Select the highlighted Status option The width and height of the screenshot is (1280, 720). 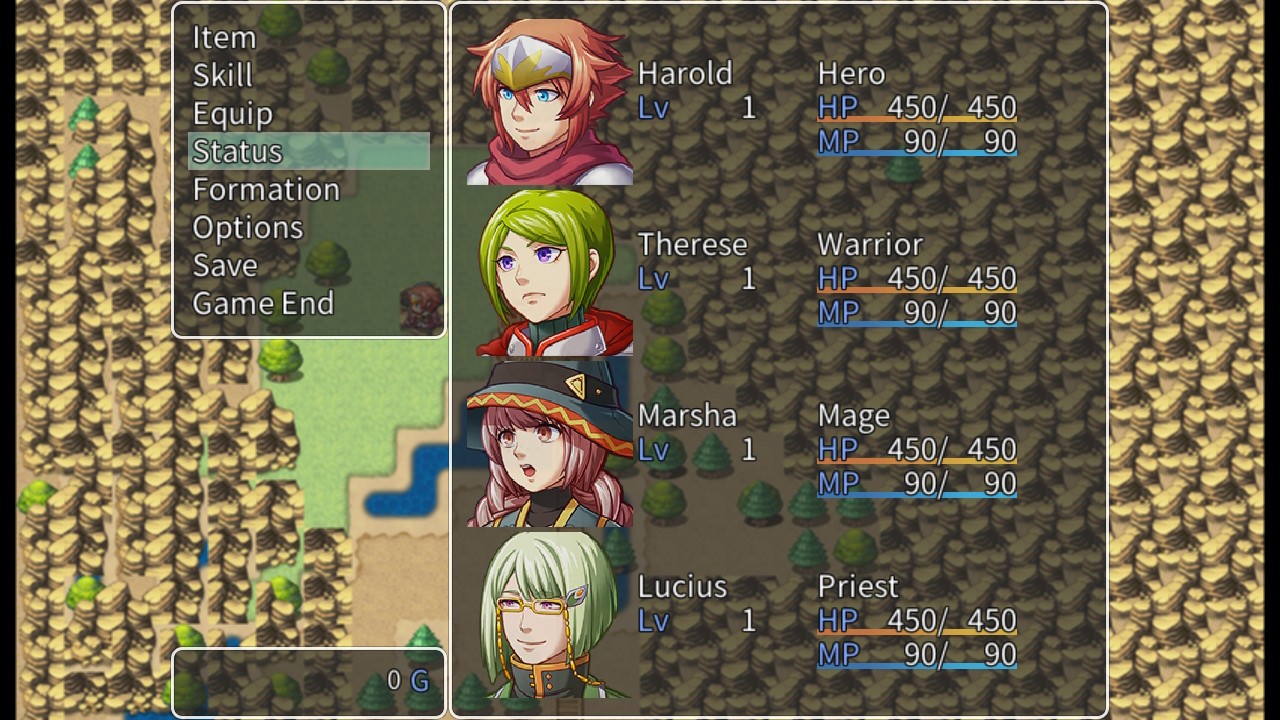tap(237, 151)
